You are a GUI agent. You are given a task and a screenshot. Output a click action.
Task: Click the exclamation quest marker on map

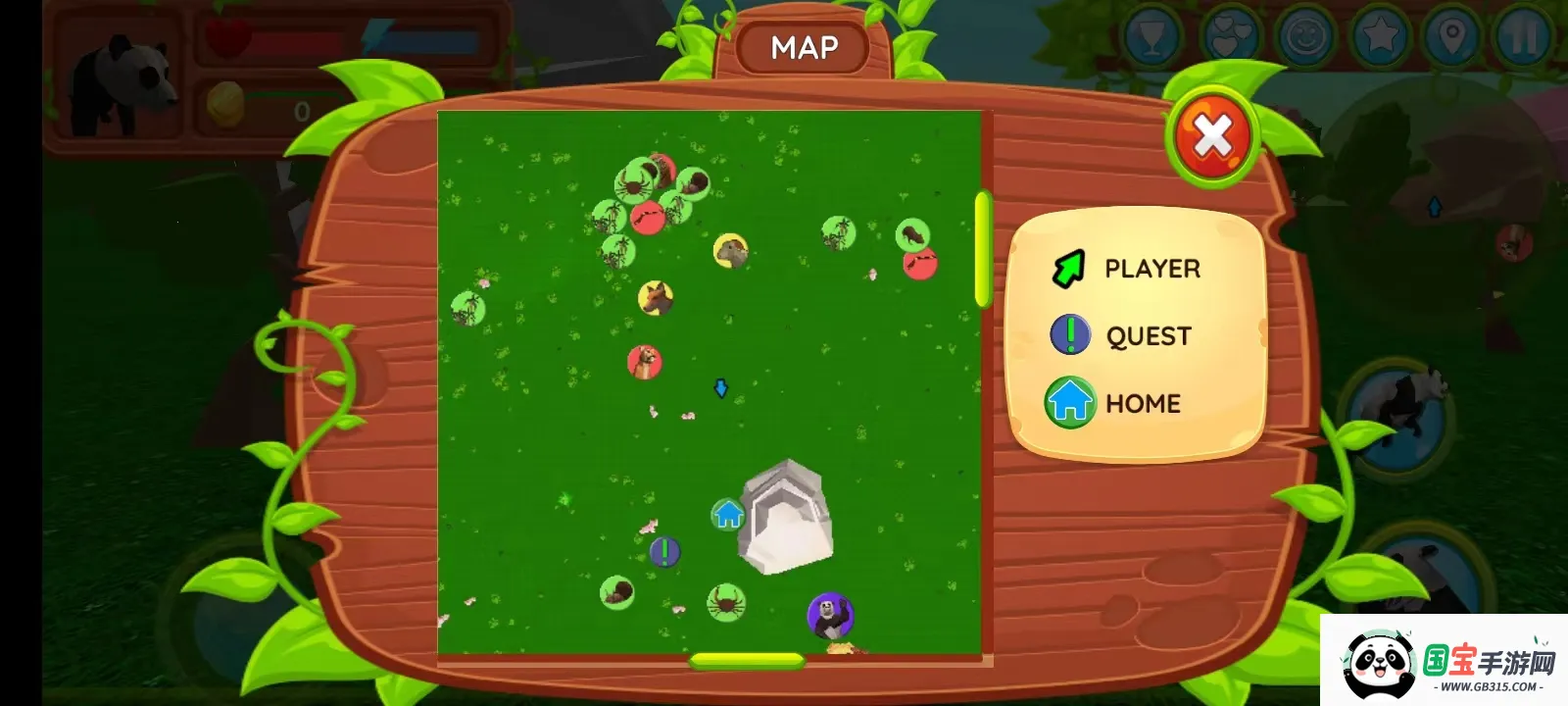pos(664,552)
